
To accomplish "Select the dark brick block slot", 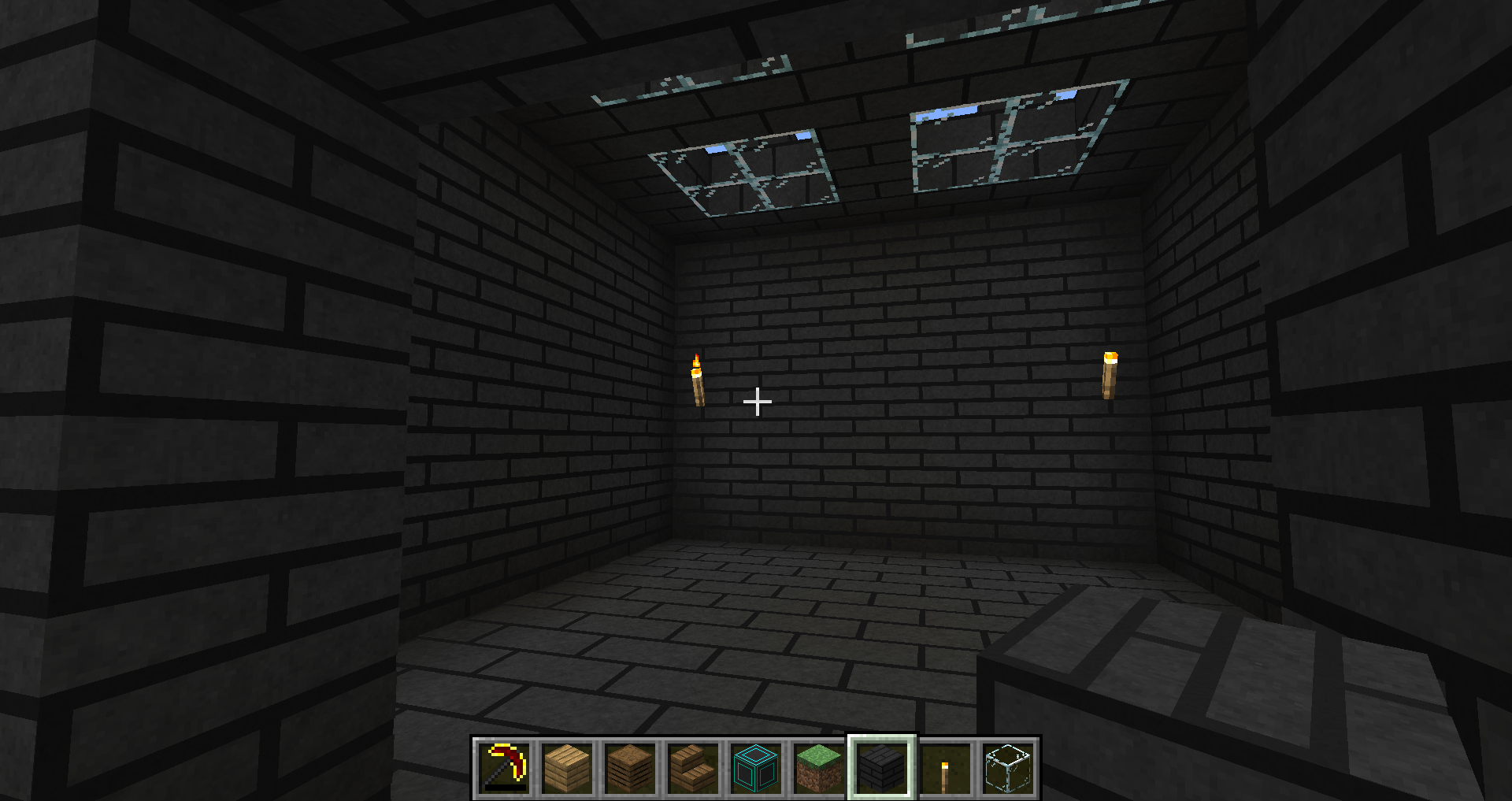I will pyautogui.click(x=882, y=767).
